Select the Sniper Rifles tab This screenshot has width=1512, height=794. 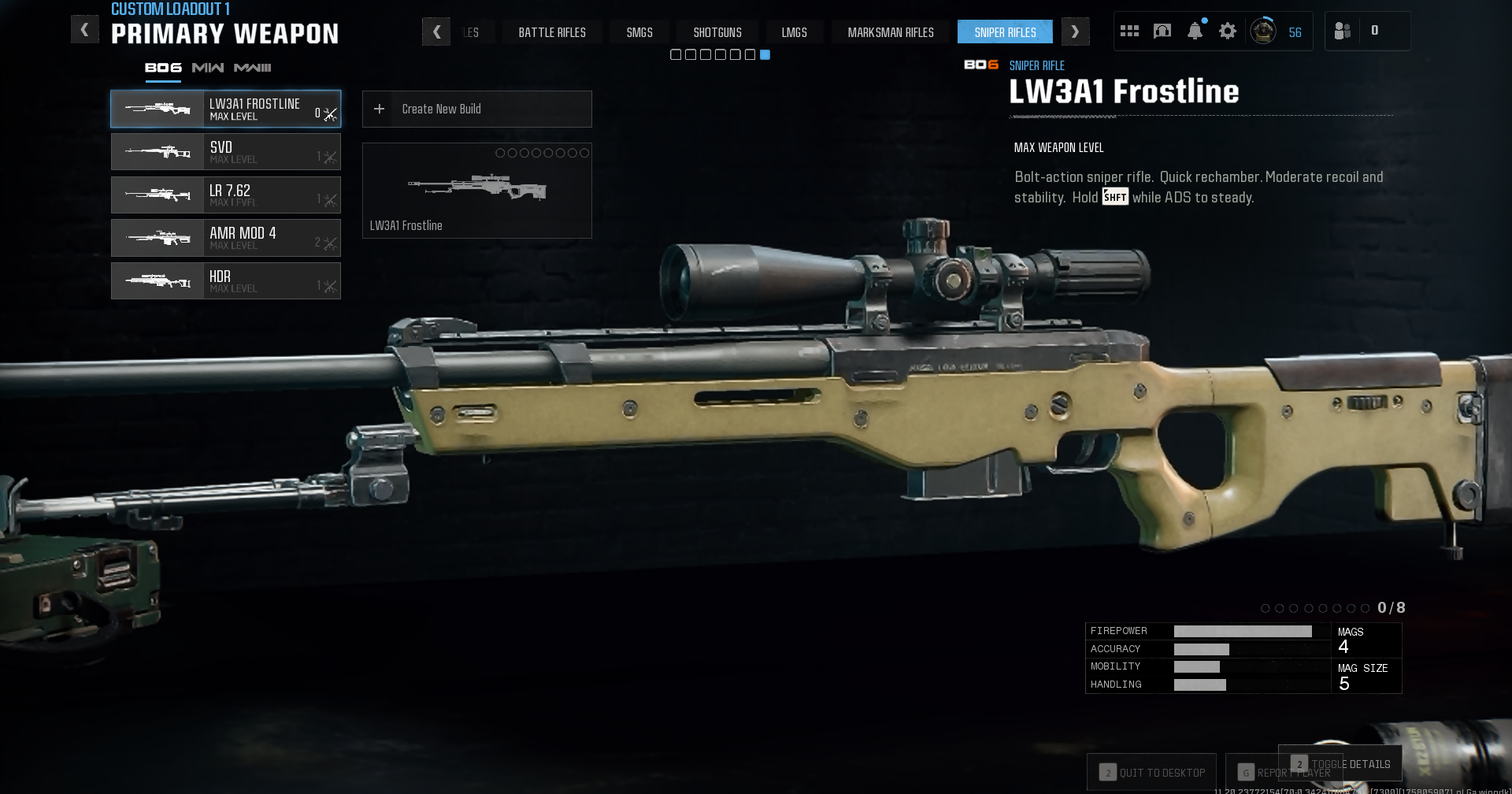pyautogui.click(x=1005, y=32)
